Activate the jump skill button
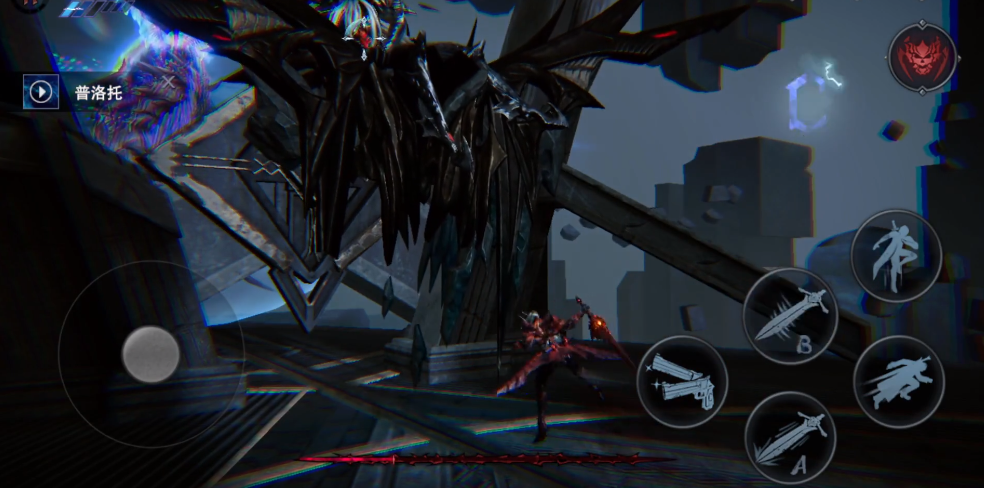Image resolution: width=984 pixels, height=488 pixels. pos(895,255)
